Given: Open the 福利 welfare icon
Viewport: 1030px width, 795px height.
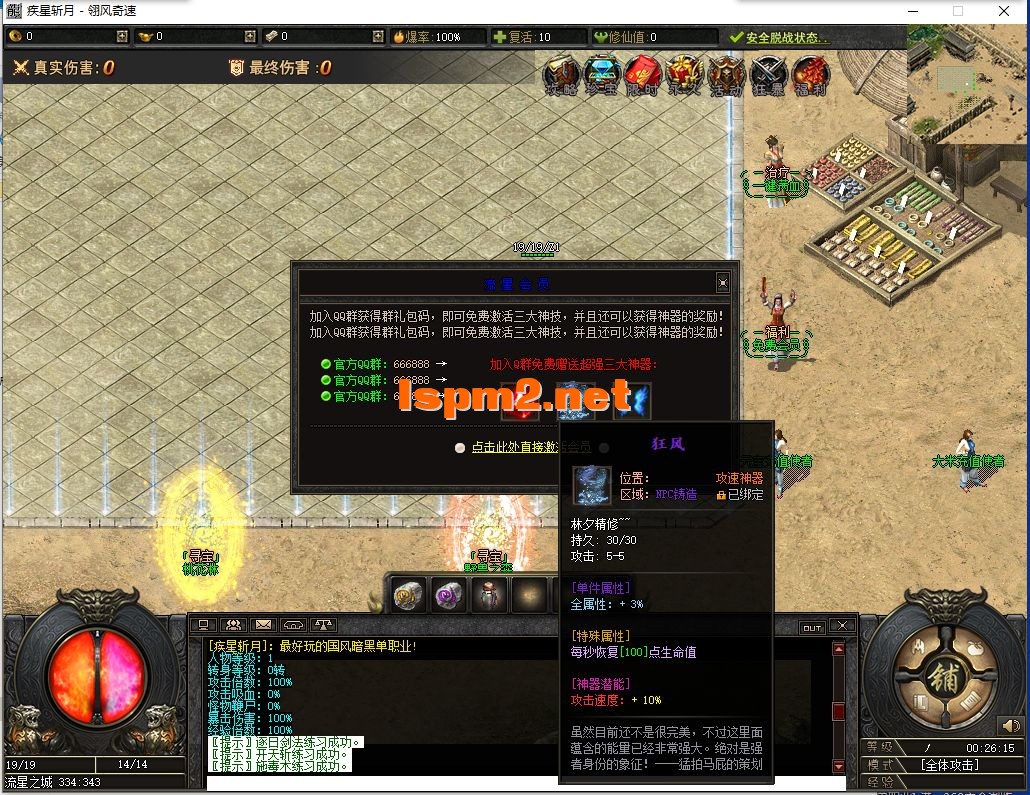Looking at the screenshot, I should [x=810, y=73].
